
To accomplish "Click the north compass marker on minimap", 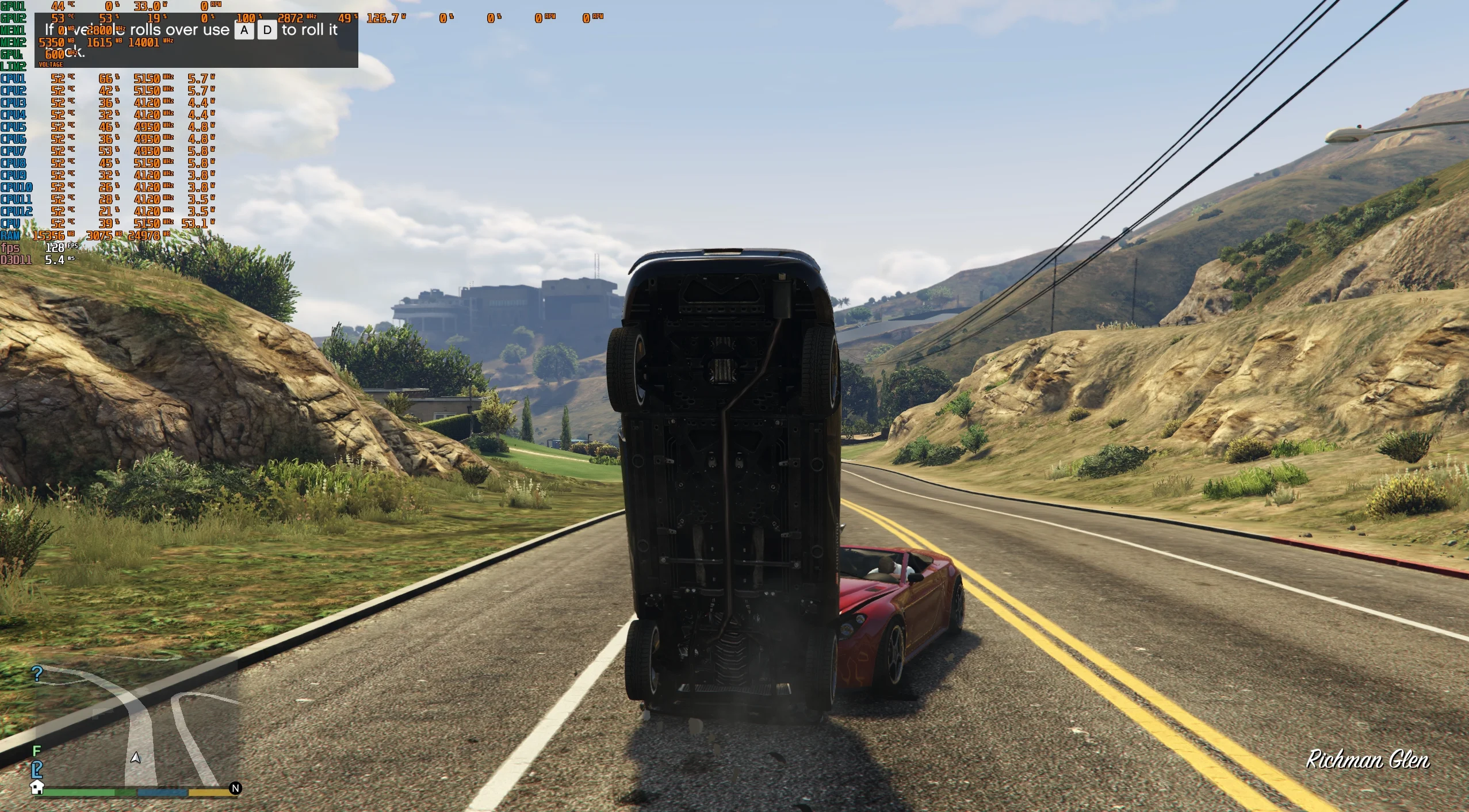I will (x=235, y=788).
